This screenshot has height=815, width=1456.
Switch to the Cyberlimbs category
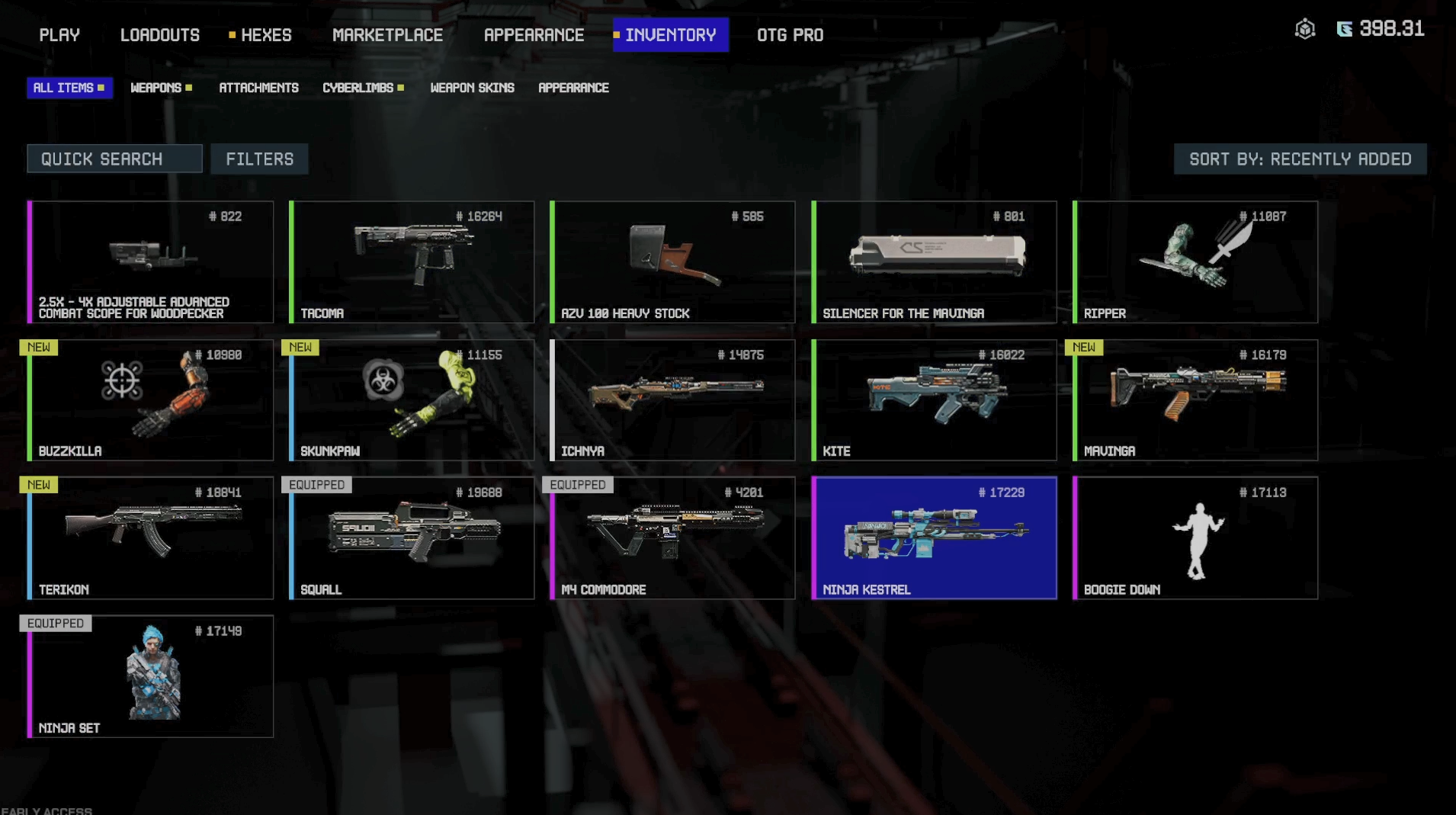click(358, 88)
